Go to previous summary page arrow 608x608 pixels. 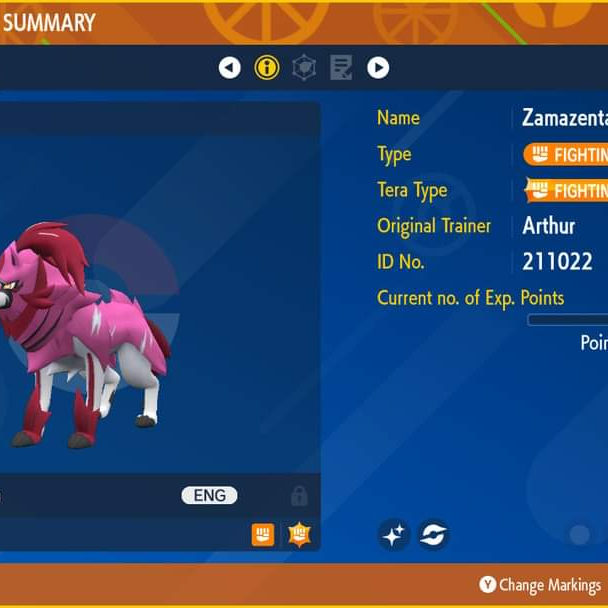click(230, 68)
